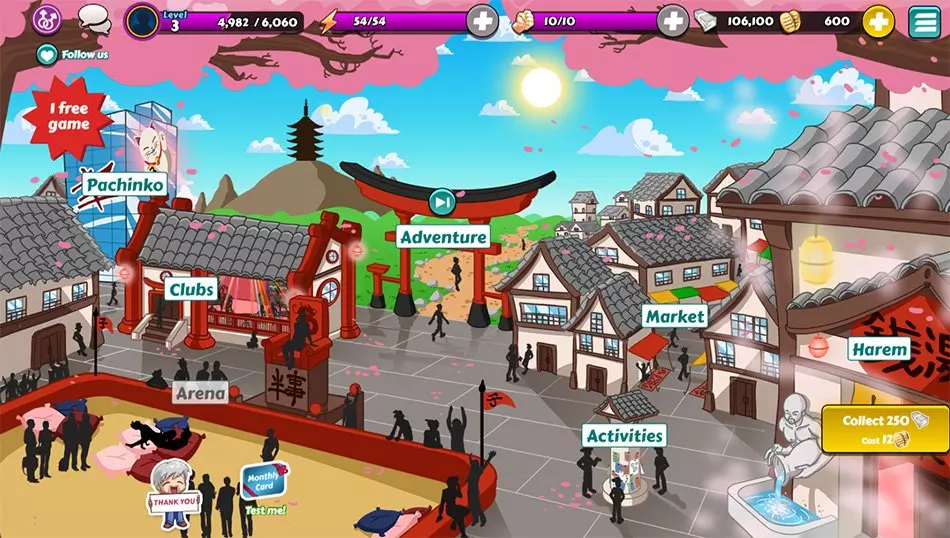Open the purple gender symbols icon
This screenshot has height=538, width=950.
pos(46,18)
